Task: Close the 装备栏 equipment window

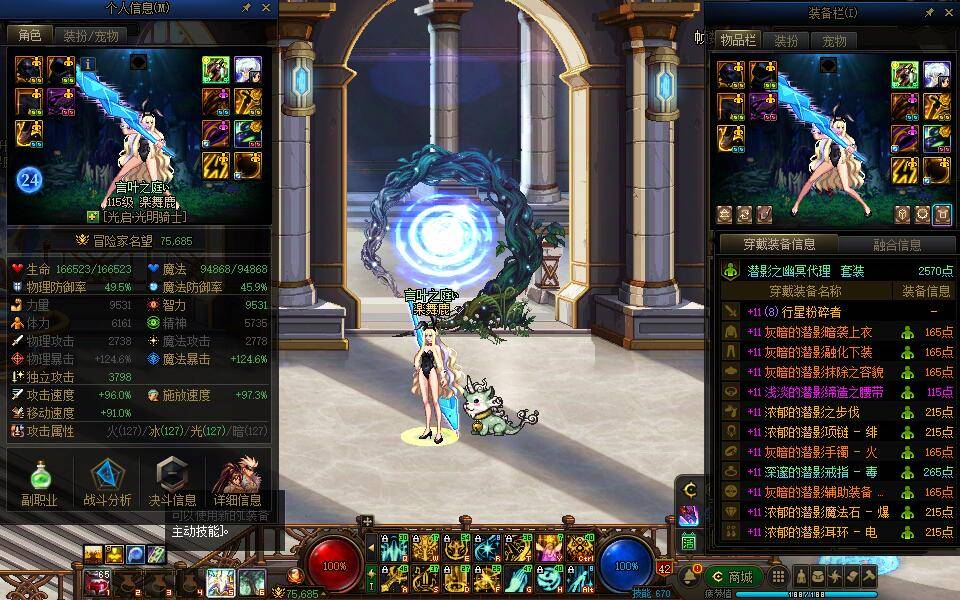Action: [x=949, y=13]
